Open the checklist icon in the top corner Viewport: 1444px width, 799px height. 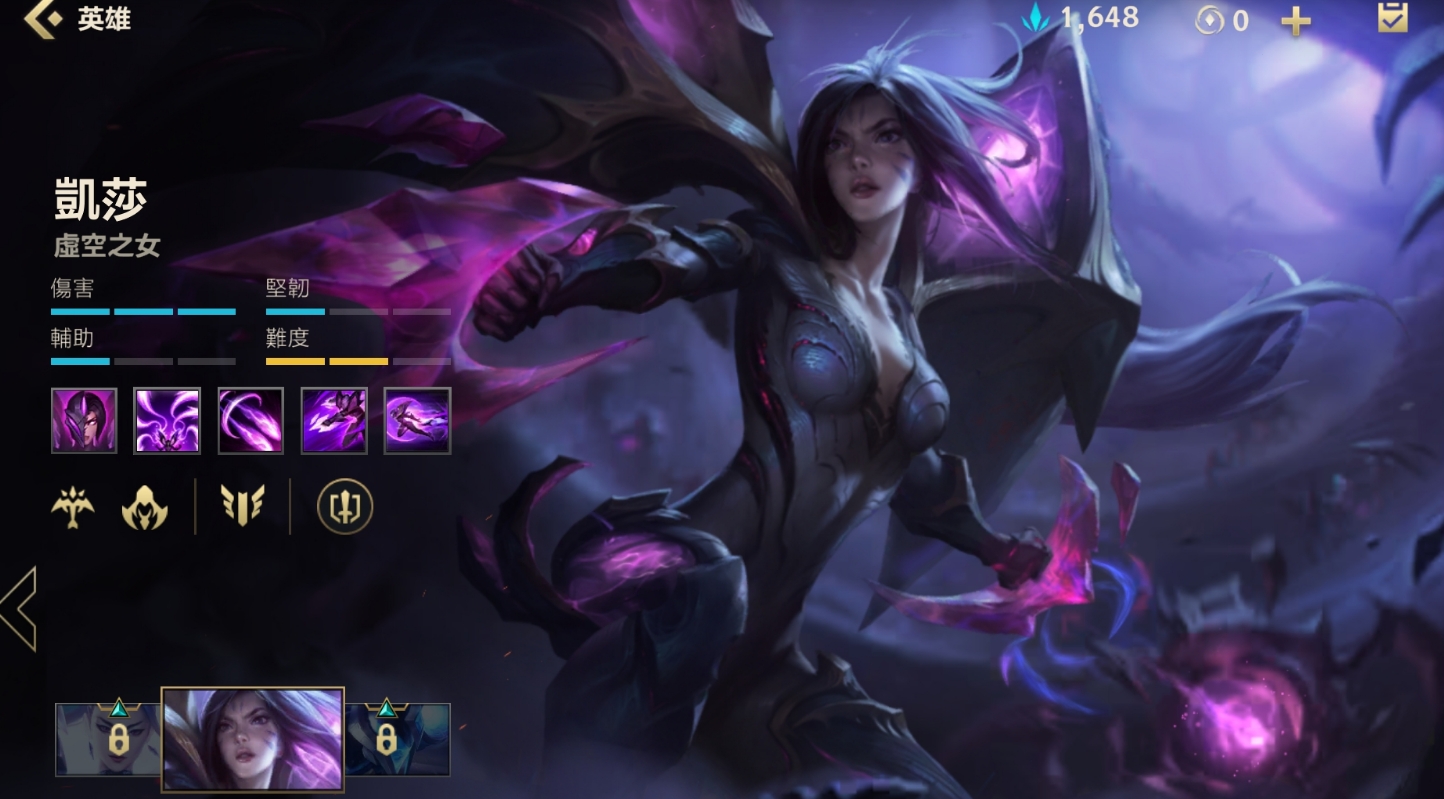click(1392, 18)
